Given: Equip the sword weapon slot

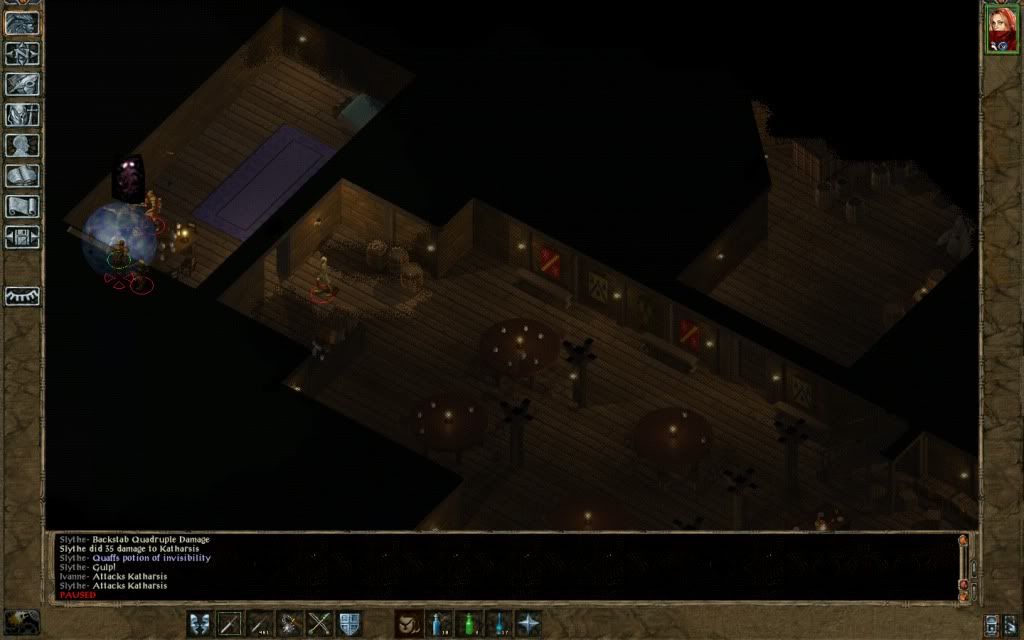Looking at the screenshot, I should coord(230,624).
